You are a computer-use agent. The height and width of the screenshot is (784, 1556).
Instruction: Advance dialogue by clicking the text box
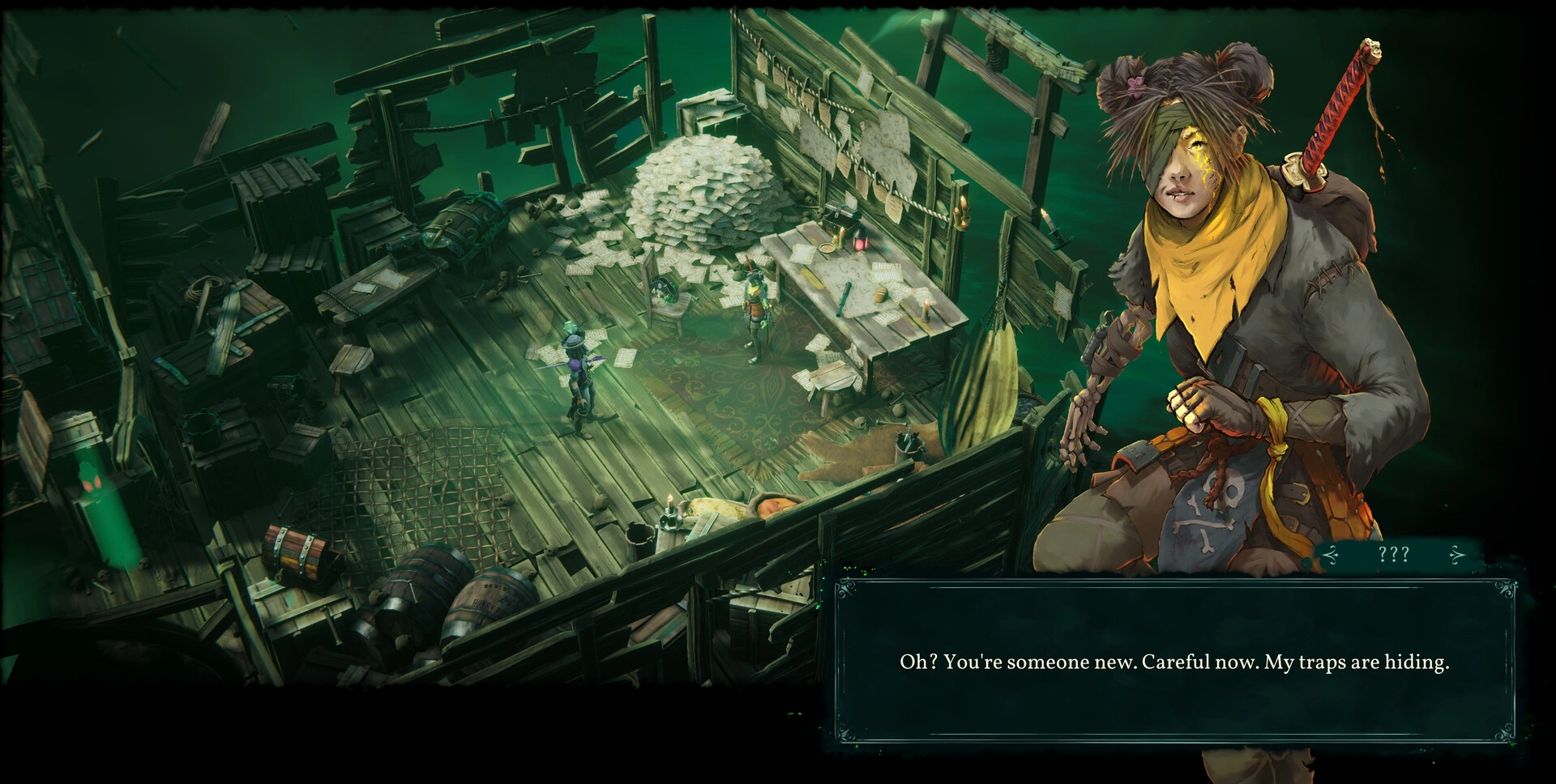[1173, 661]
